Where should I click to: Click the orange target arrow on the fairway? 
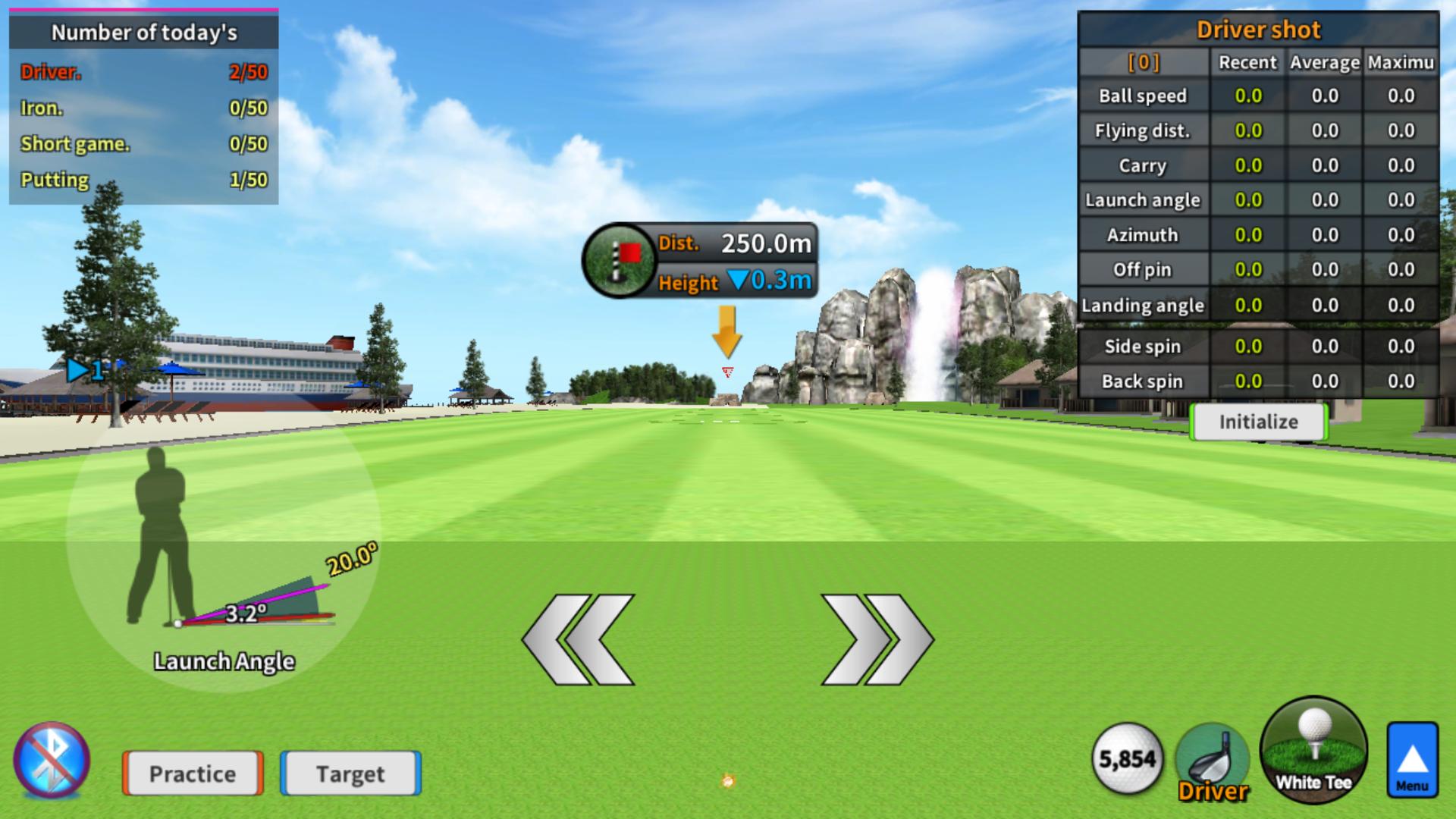730,332
